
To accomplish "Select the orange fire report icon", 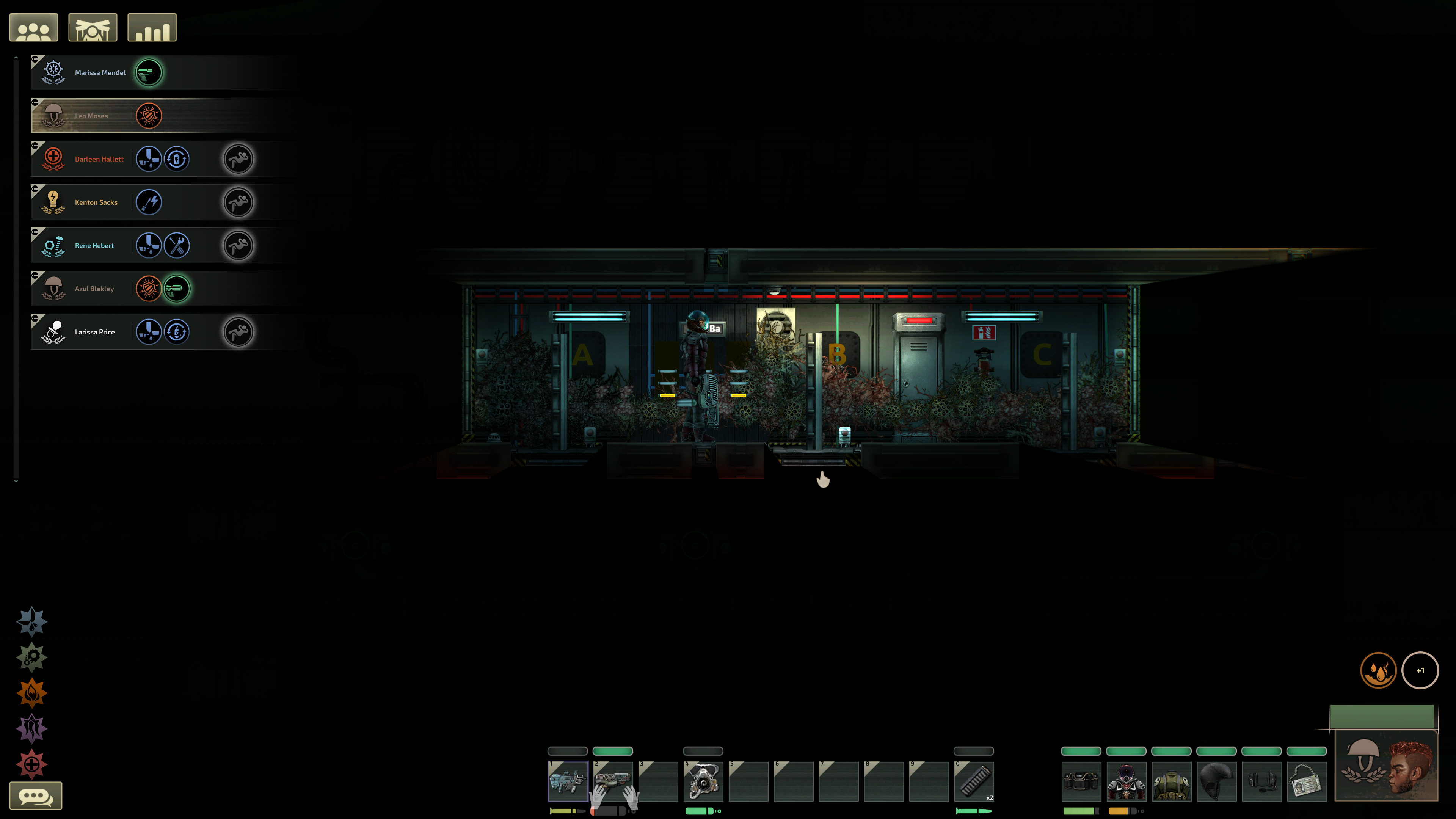I will tap(31, 693).
